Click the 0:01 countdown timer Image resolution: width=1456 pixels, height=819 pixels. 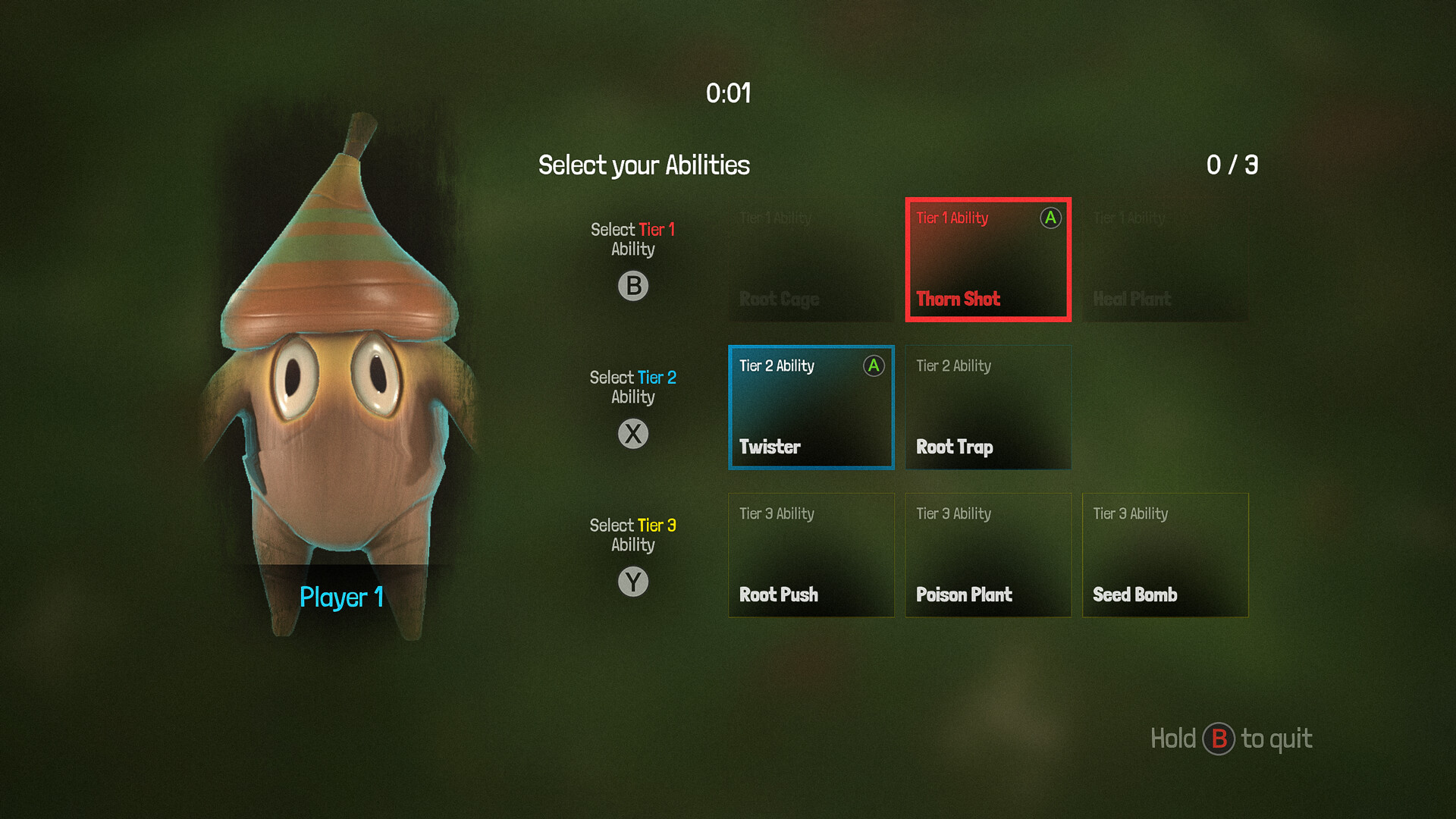tap(729, 94)
